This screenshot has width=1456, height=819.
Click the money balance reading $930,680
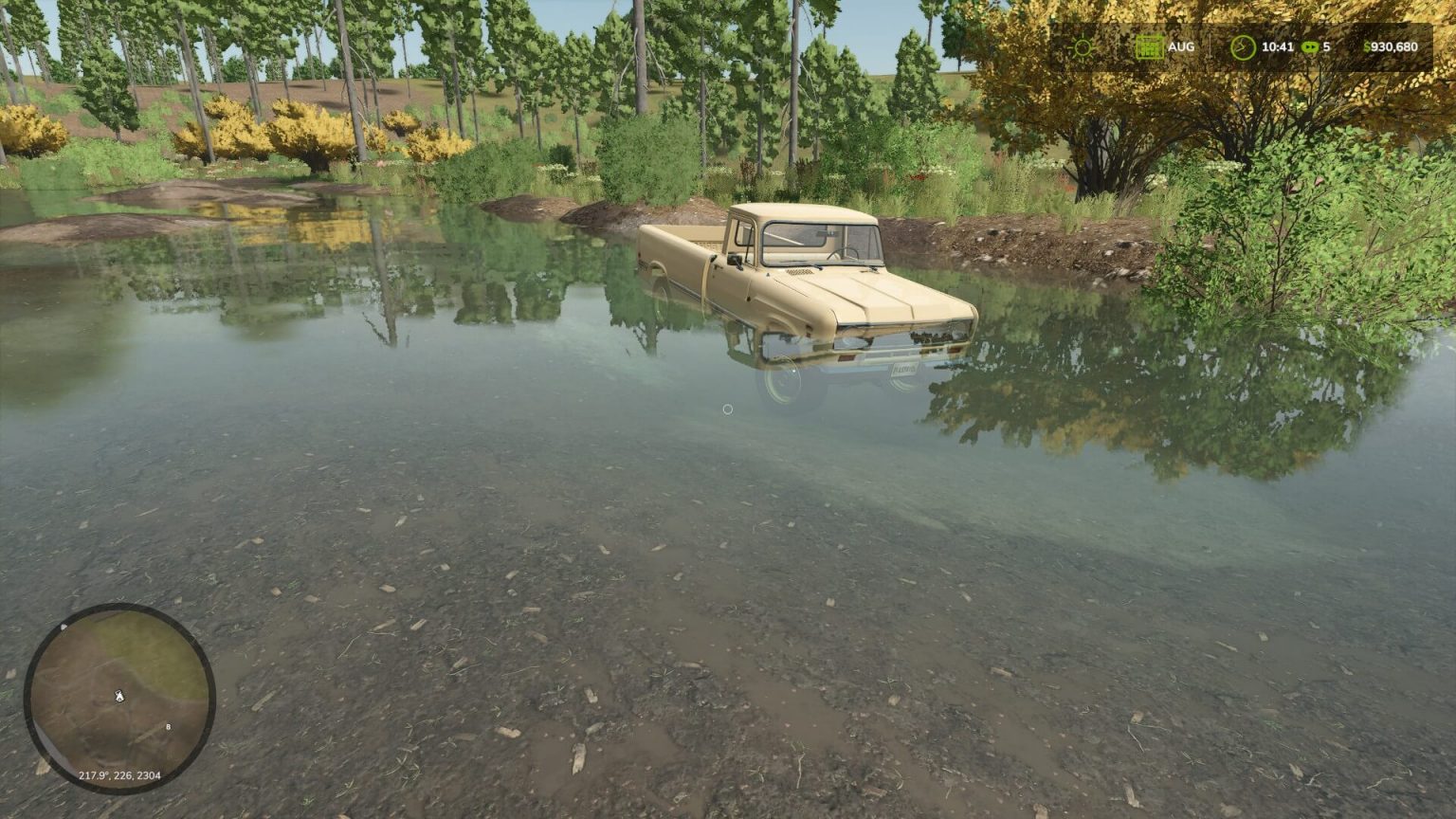1392,45
